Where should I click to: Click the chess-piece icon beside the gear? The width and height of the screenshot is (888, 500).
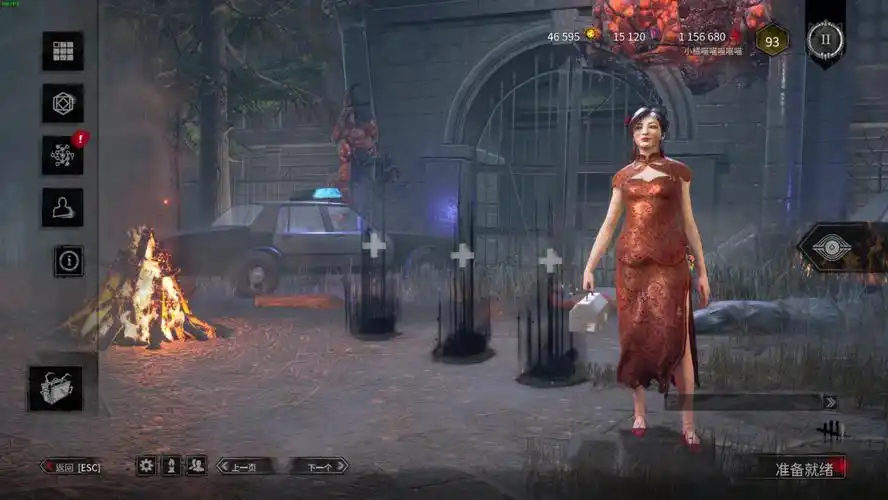tap(171, 465)
